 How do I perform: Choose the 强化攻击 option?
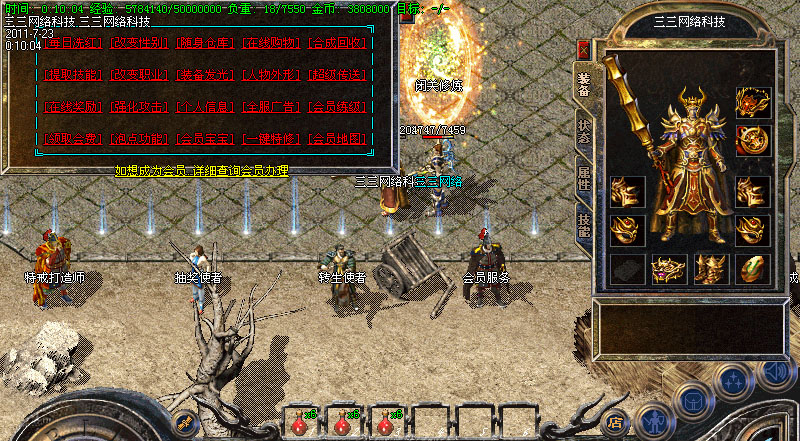point(138,107)
